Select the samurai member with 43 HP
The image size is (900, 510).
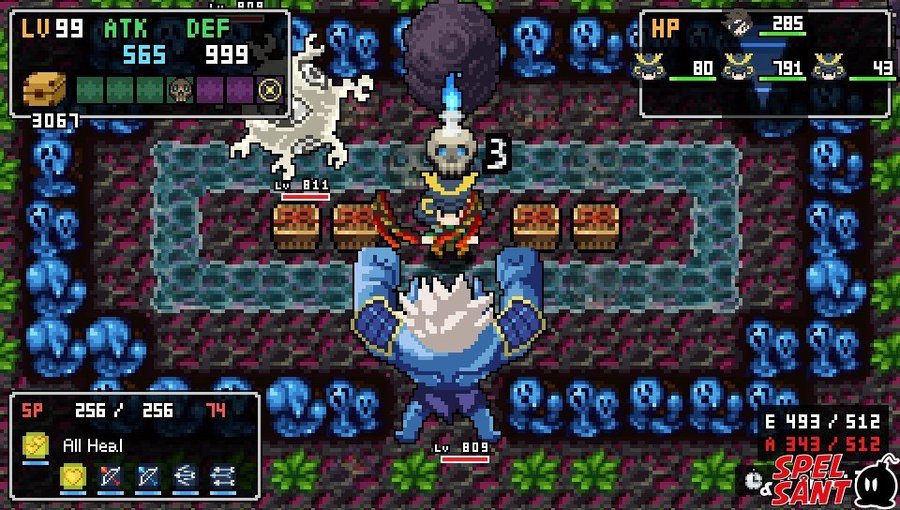(828, 67)
